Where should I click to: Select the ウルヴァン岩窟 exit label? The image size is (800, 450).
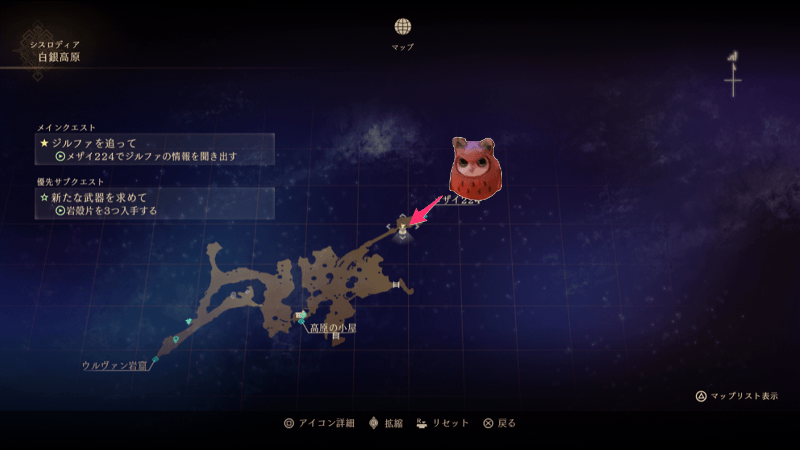coord(115,365)
